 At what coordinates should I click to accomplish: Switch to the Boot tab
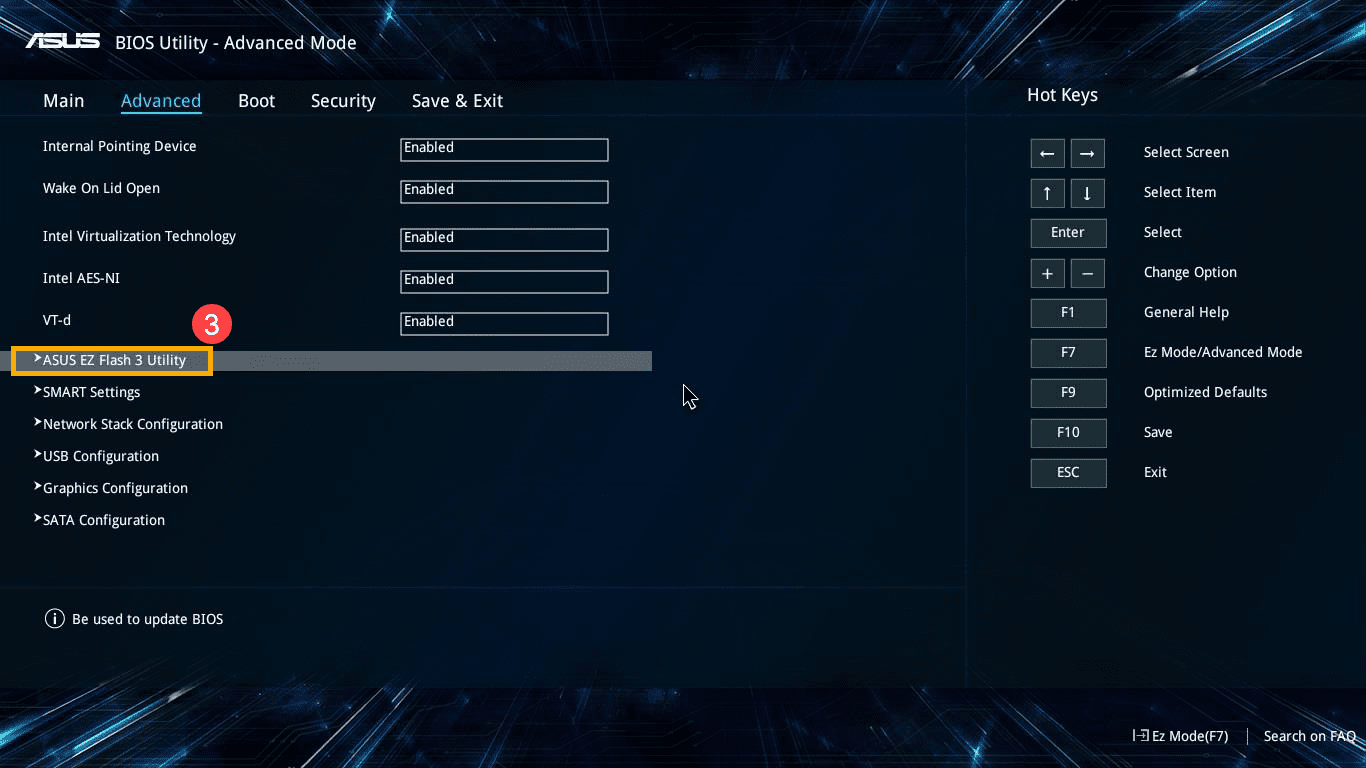click(x=256, y=100)
